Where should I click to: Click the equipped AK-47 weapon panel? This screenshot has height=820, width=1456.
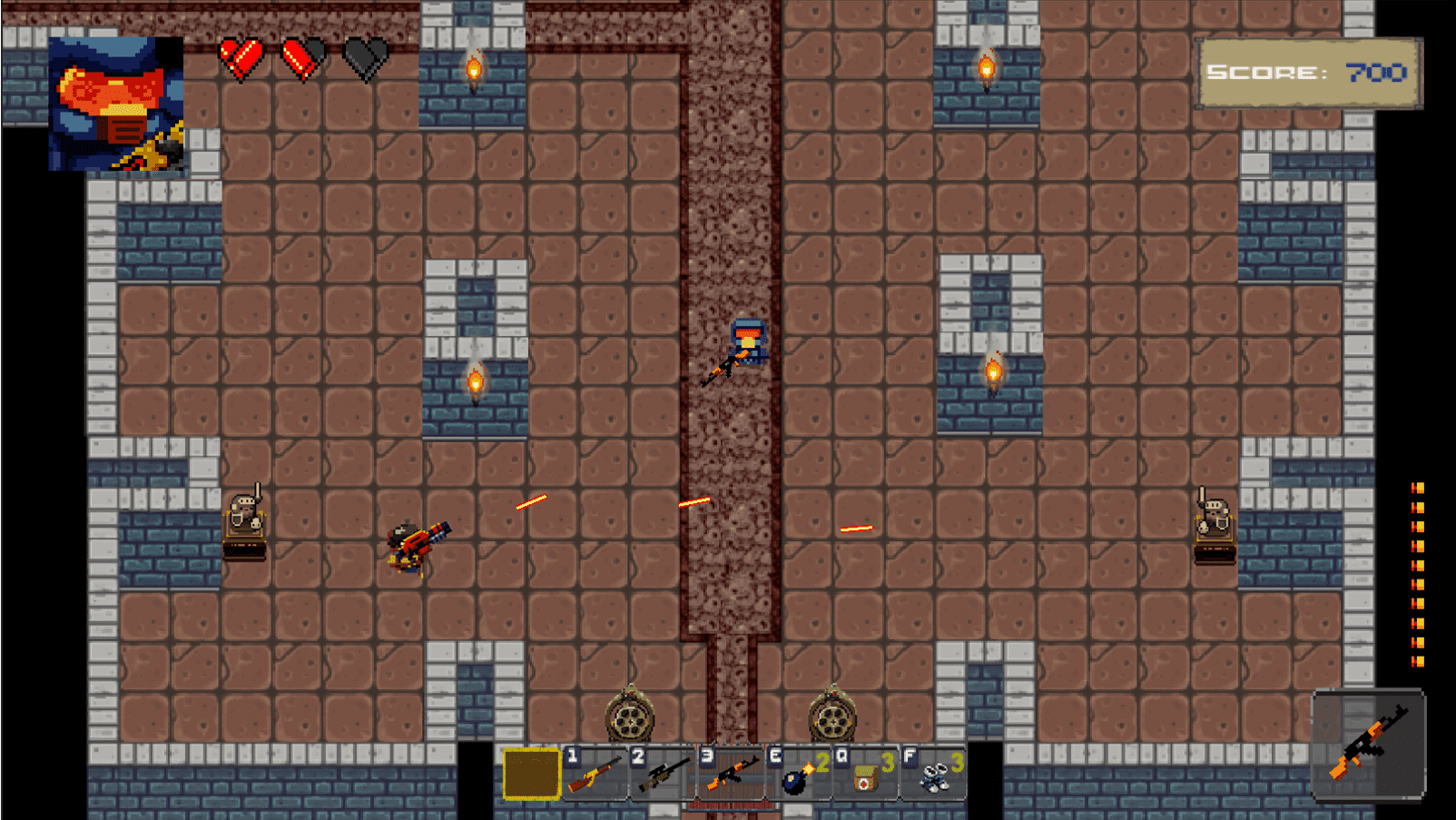coord(1368,745)
